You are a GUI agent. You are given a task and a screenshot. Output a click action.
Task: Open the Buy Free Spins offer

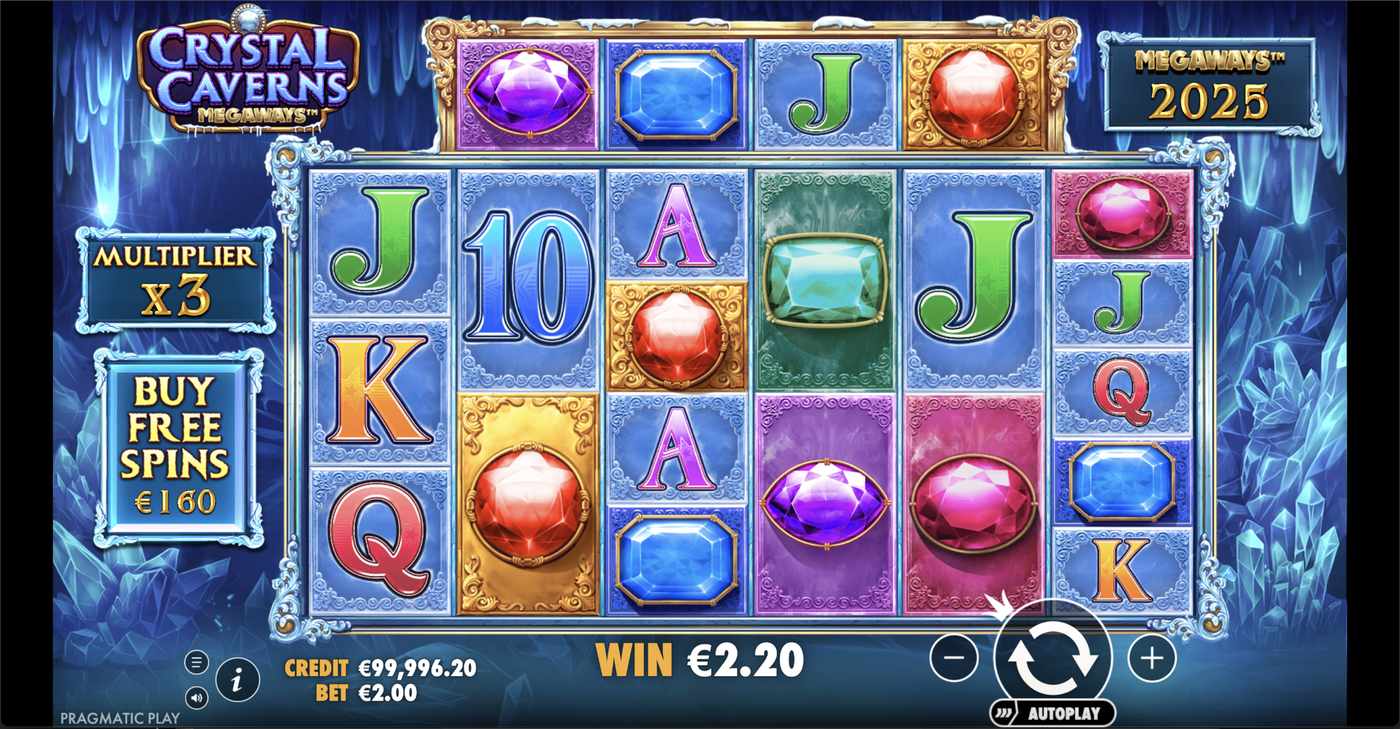[x=175, y=447]
